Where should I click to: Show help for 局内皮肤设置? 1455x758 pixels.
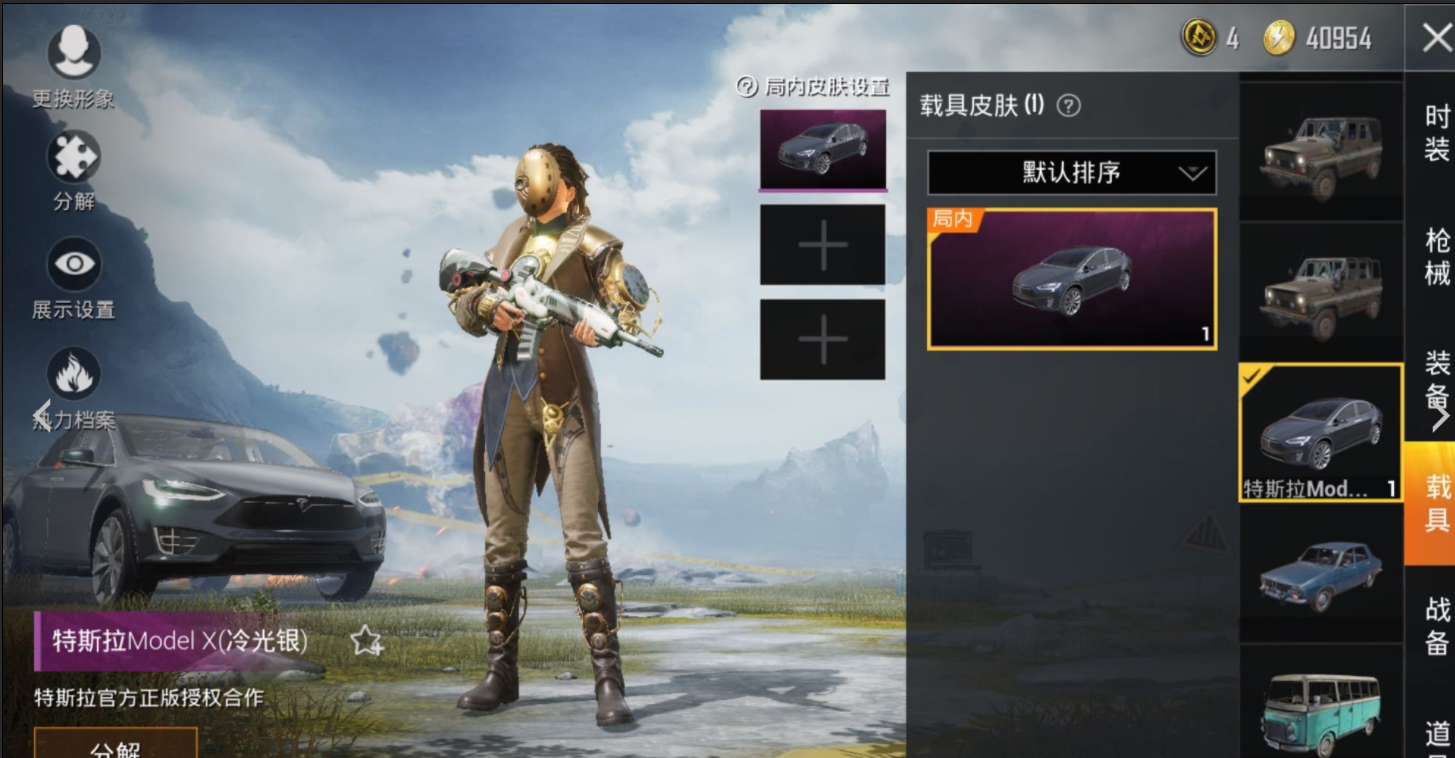pyautogui.click(x=747, y=87)
